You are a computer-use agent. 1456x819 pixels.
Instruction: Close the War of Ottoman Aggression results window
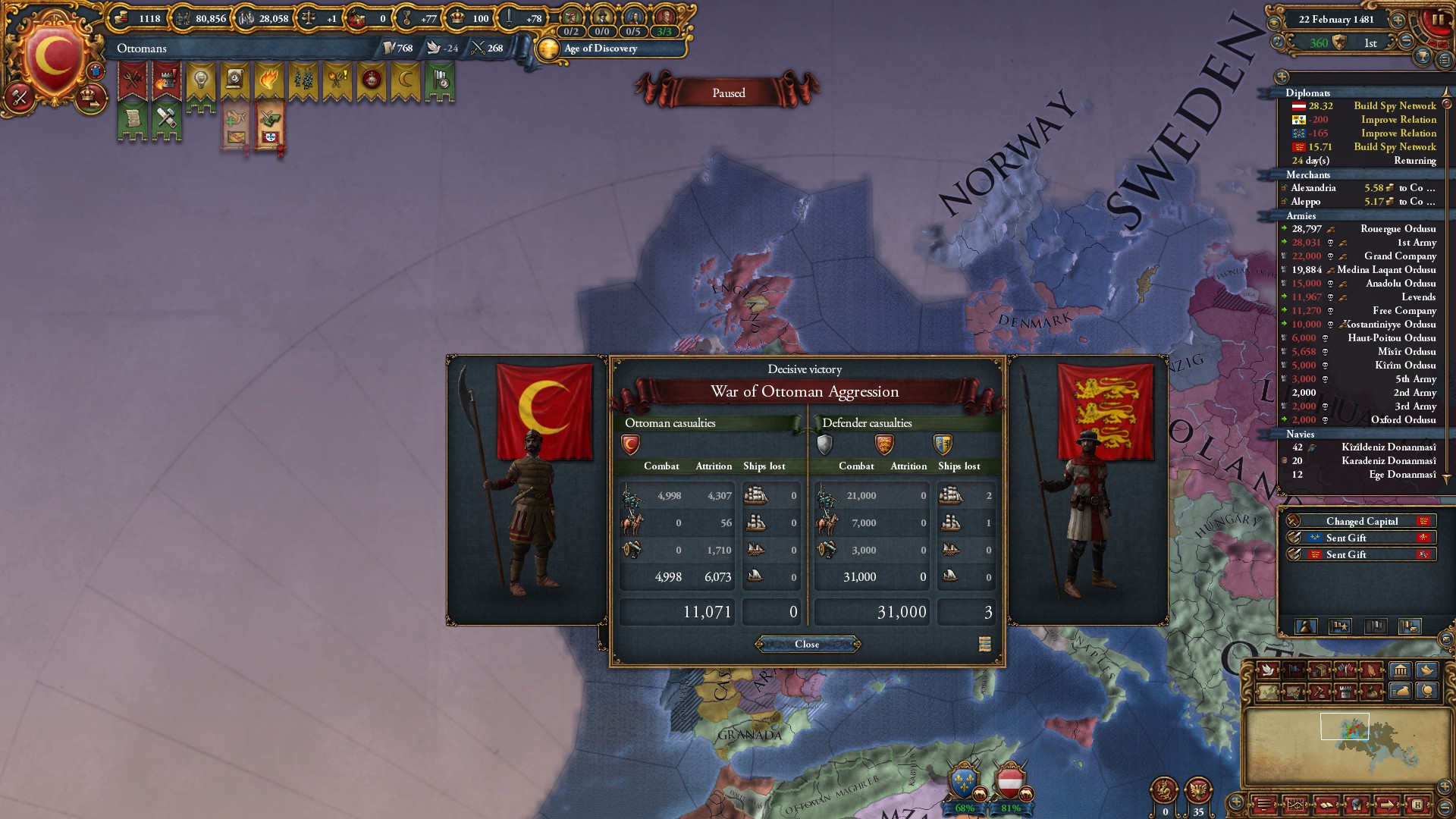tap(807, 645)
